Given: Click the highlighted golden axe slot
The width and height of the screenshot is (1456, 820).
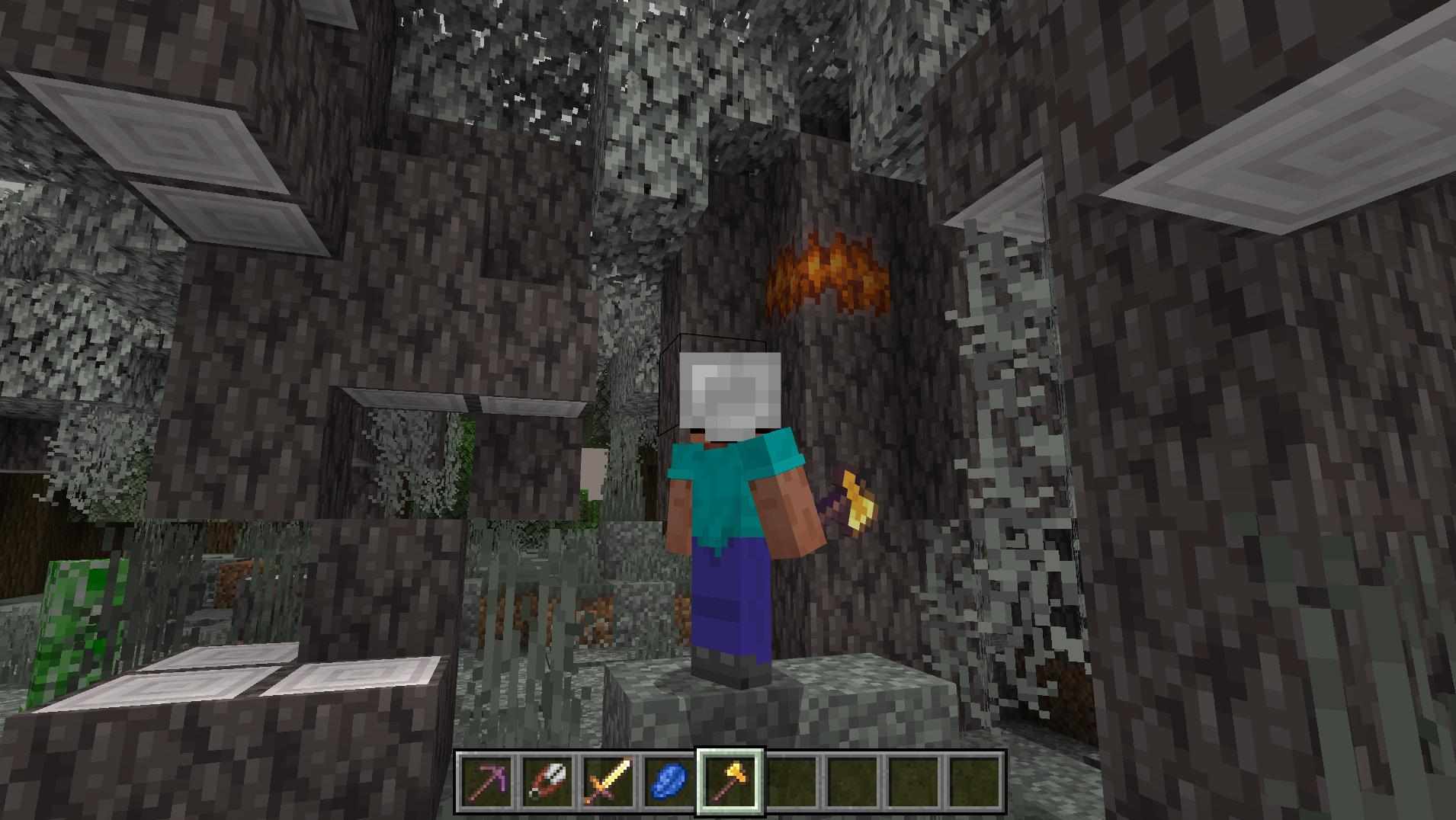Looking at the screenshot, I should click(x=730, y=783).
